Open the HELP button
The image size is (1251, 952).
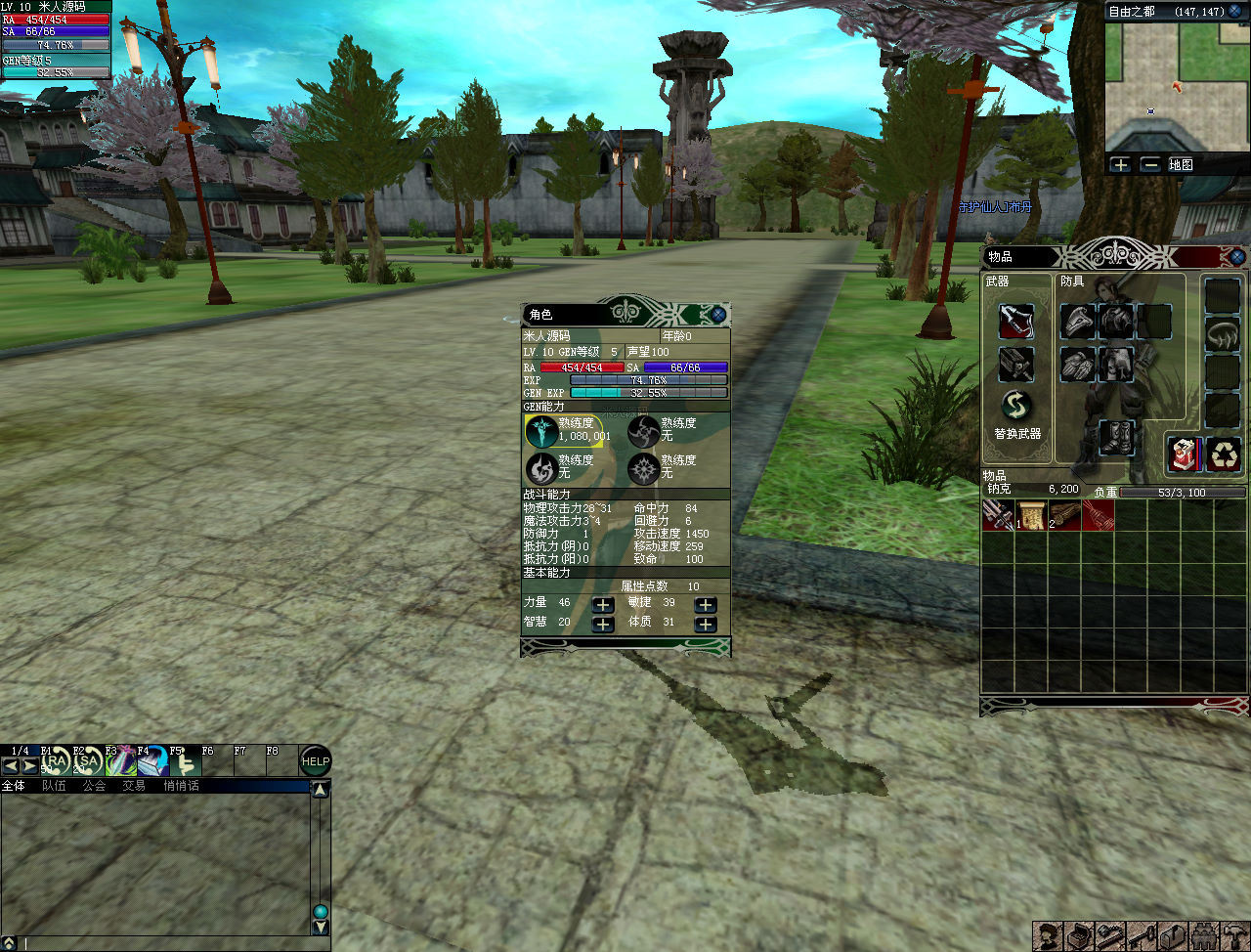pyautogui.click(x=315, y=761)
